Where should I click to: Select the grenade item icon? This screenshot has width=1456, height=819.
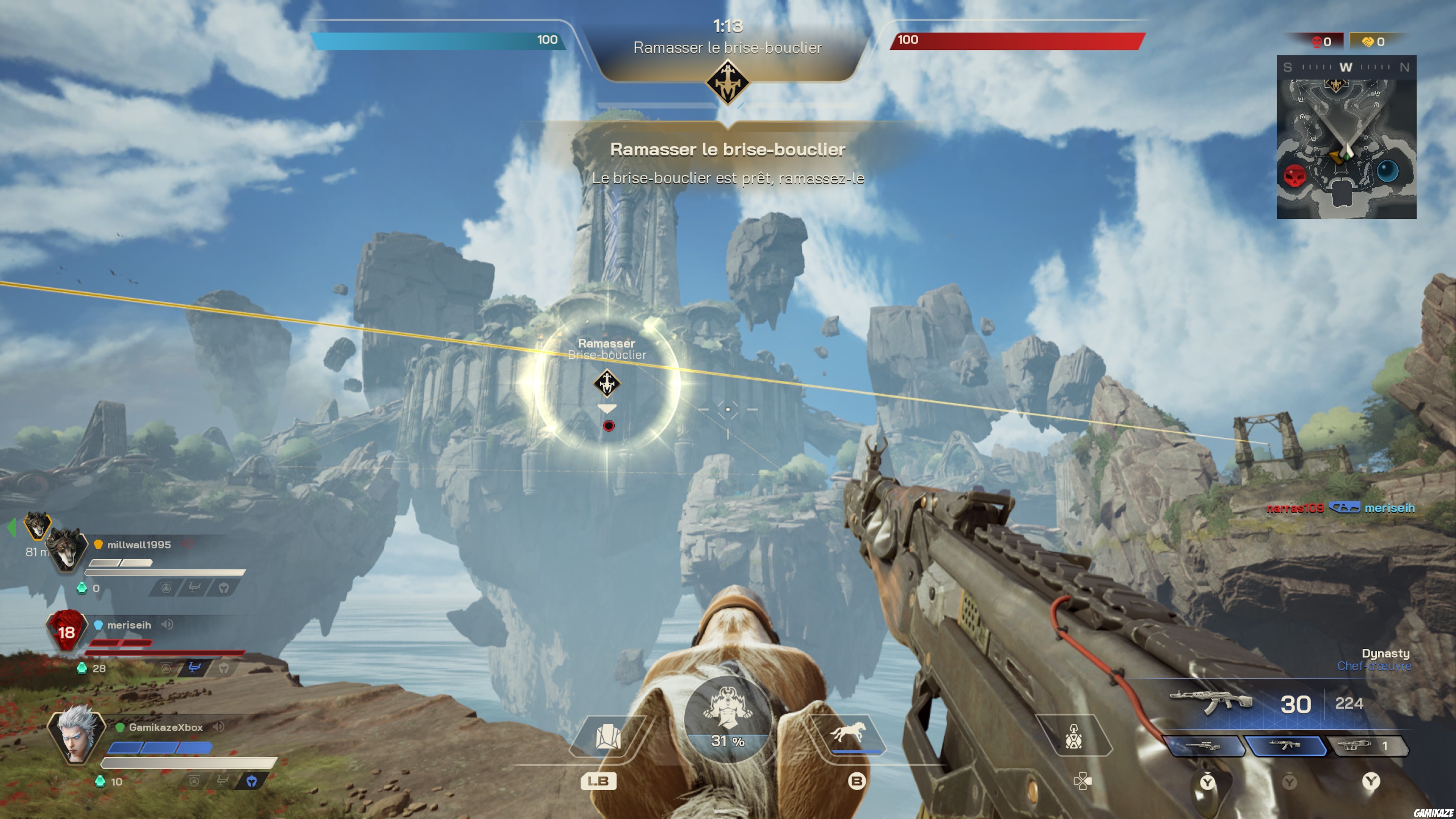point(1073,736)
